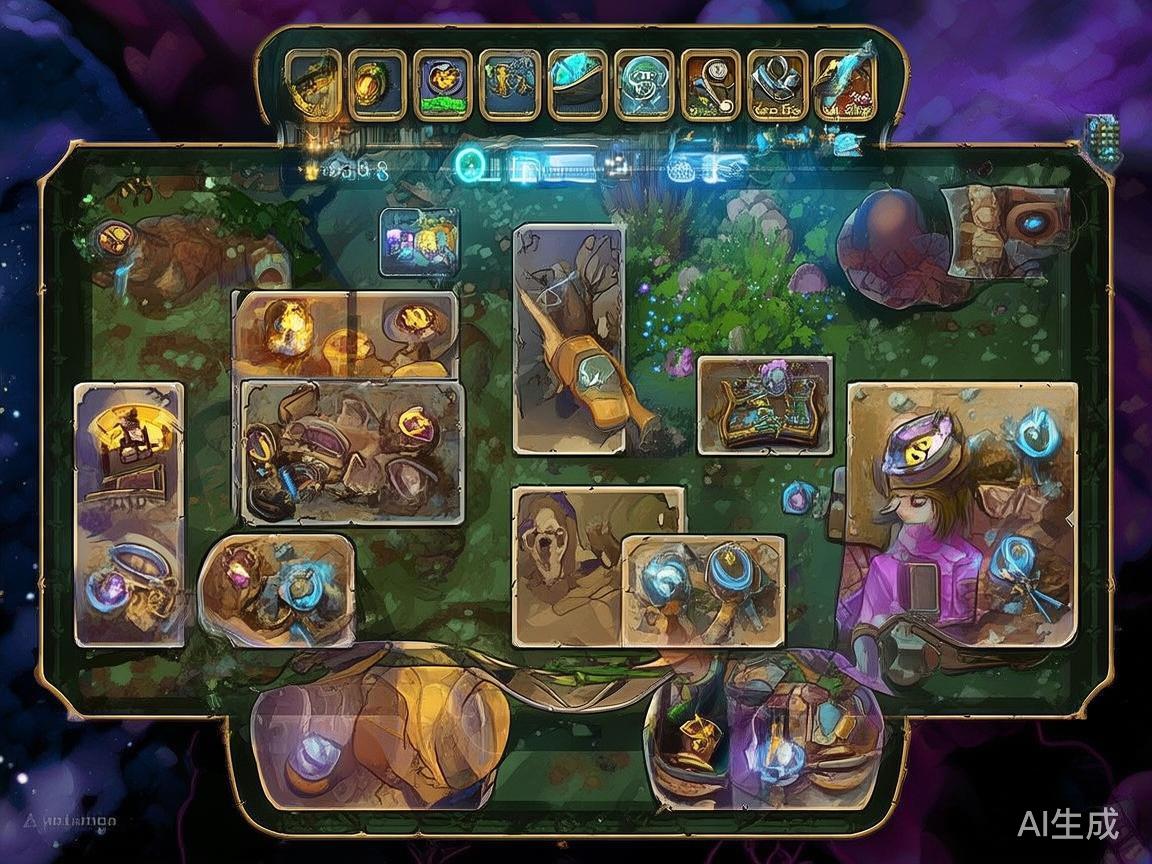Select the silver knot icon on brown
The width and height of the screenshot is (1152, 864).
[x=778, y=84]
